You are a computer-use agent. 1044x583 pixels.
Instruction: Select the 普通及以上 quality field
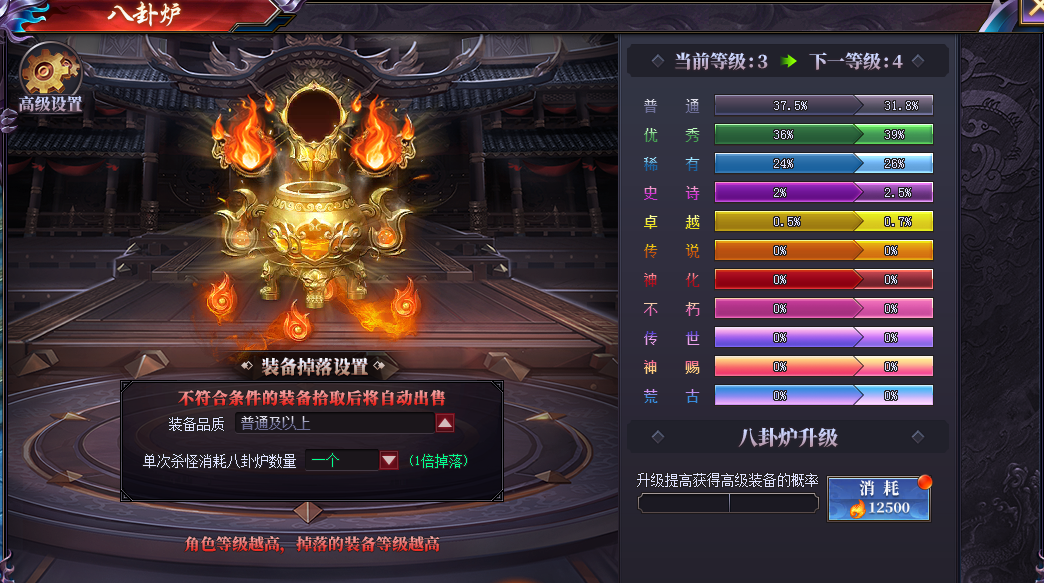pos(334,423)
